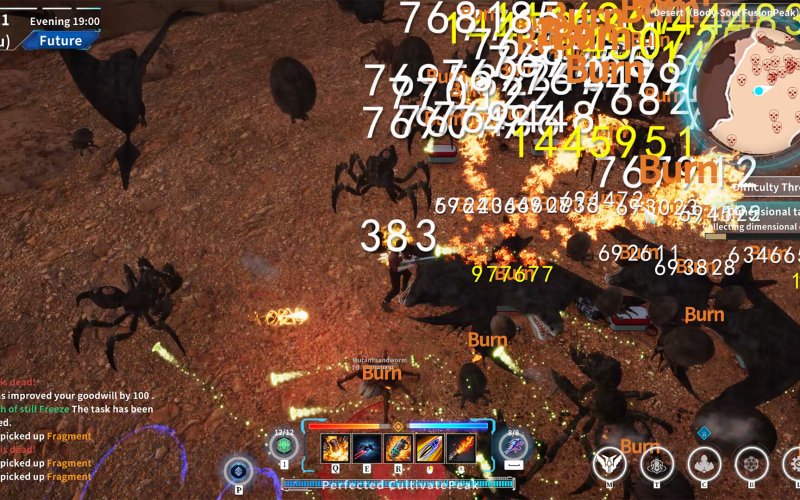Open the robot figure menu button
The image size is (800, 500).
tap(656, 464)
